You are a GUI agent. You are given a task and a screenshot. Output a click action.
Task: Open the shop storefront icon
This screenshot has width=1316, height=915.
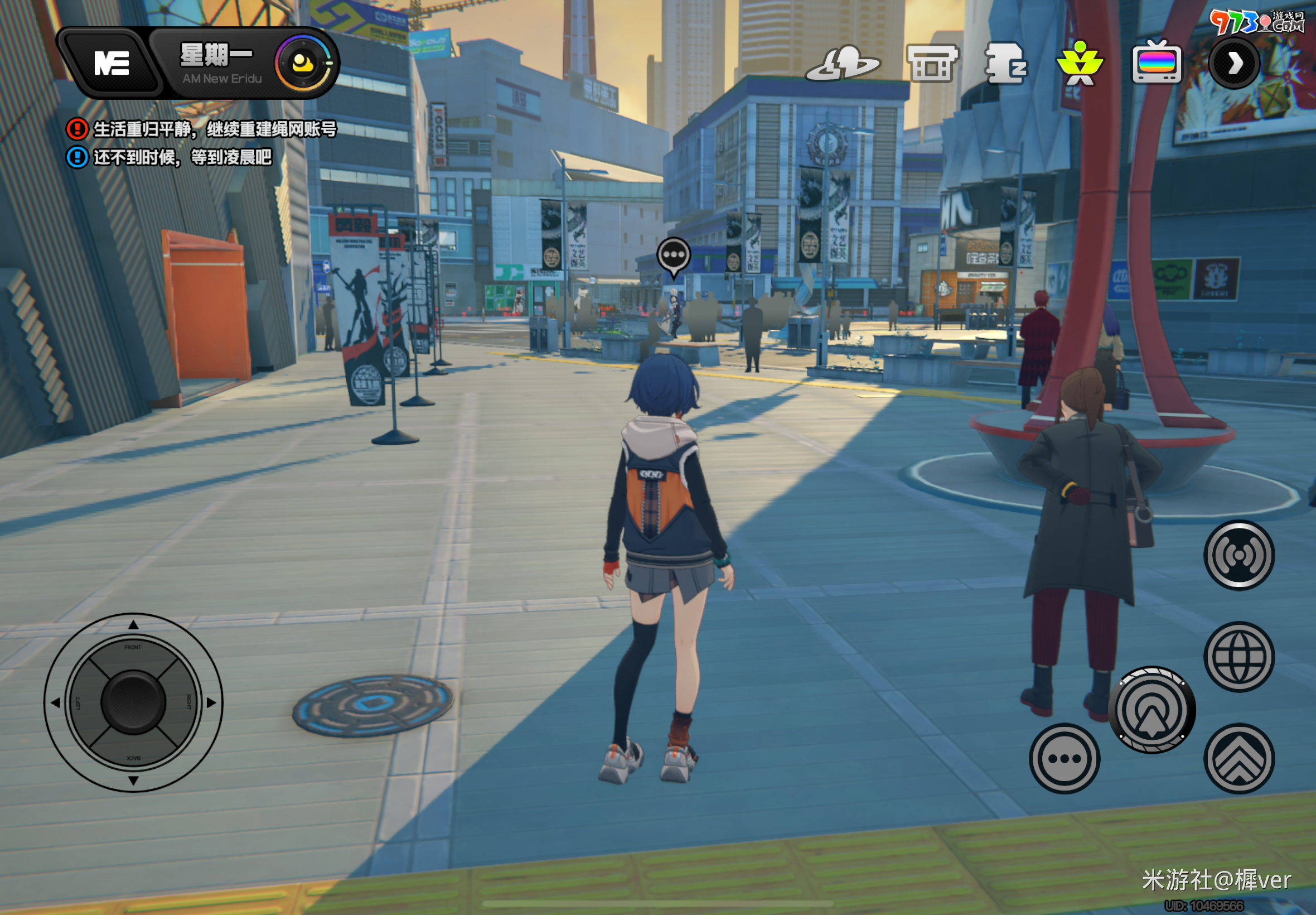[932, 63]
